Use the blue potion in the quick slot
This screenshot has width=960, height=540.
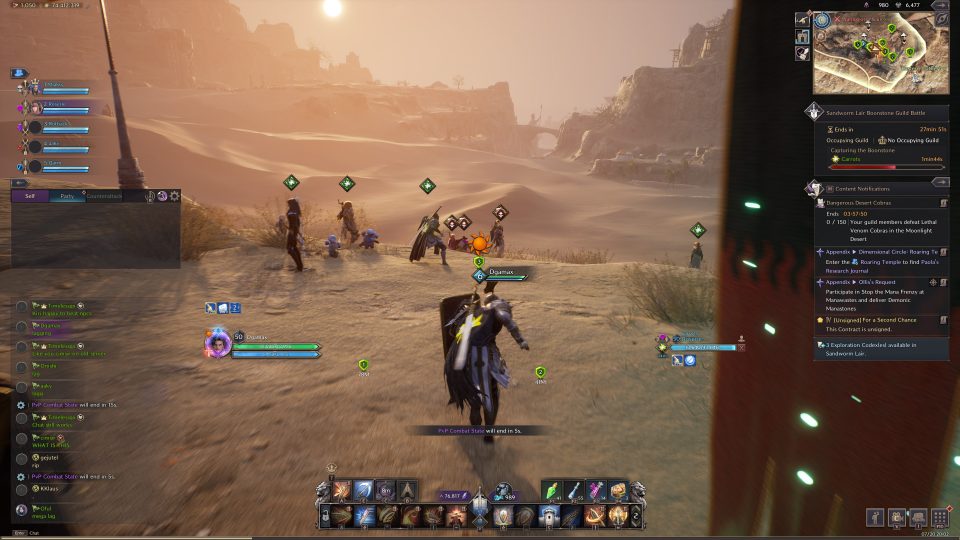coord(575,490)
